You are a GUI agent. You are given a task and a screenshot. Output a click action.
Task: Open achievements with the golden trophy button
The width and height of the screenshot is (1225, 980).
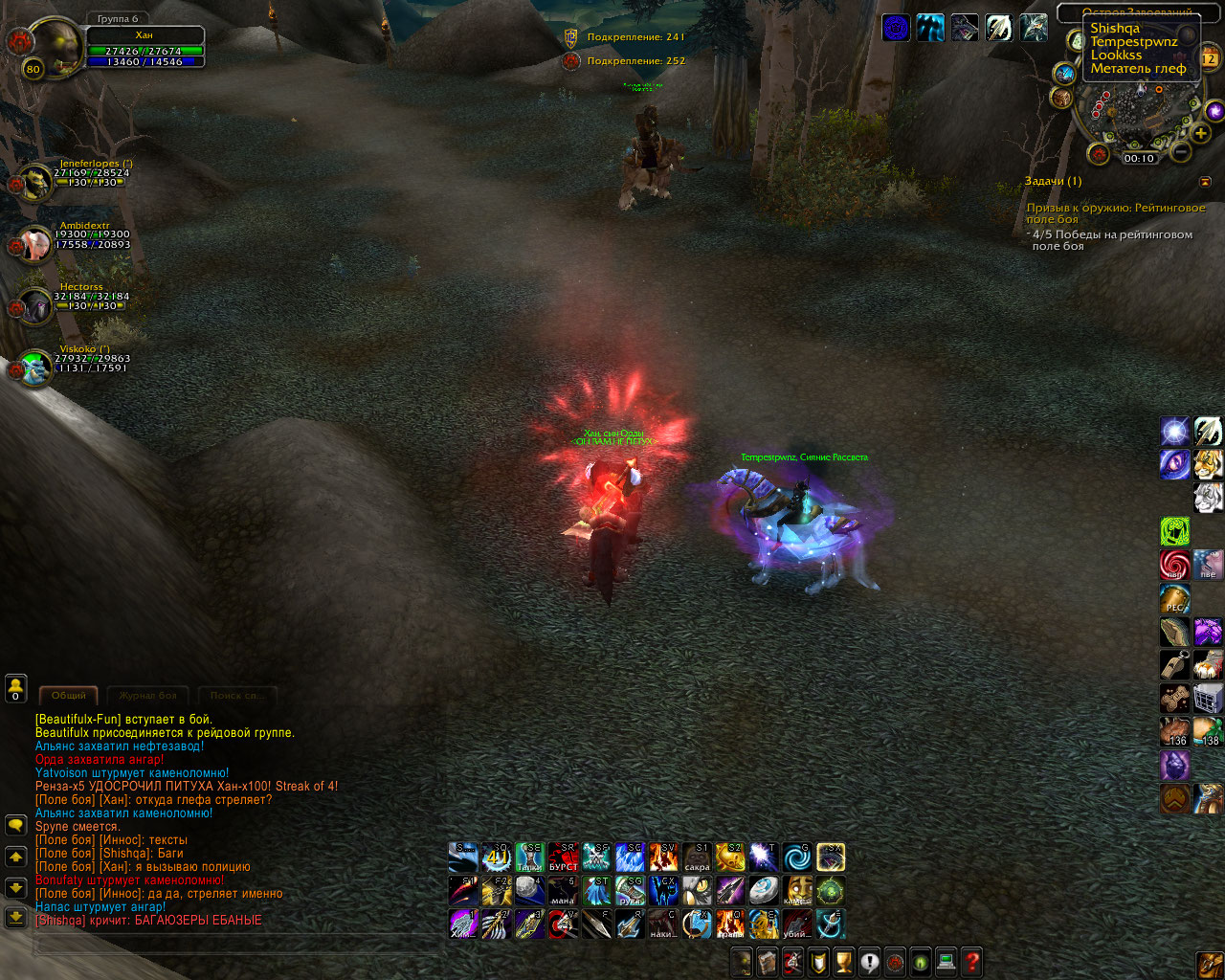843,961
